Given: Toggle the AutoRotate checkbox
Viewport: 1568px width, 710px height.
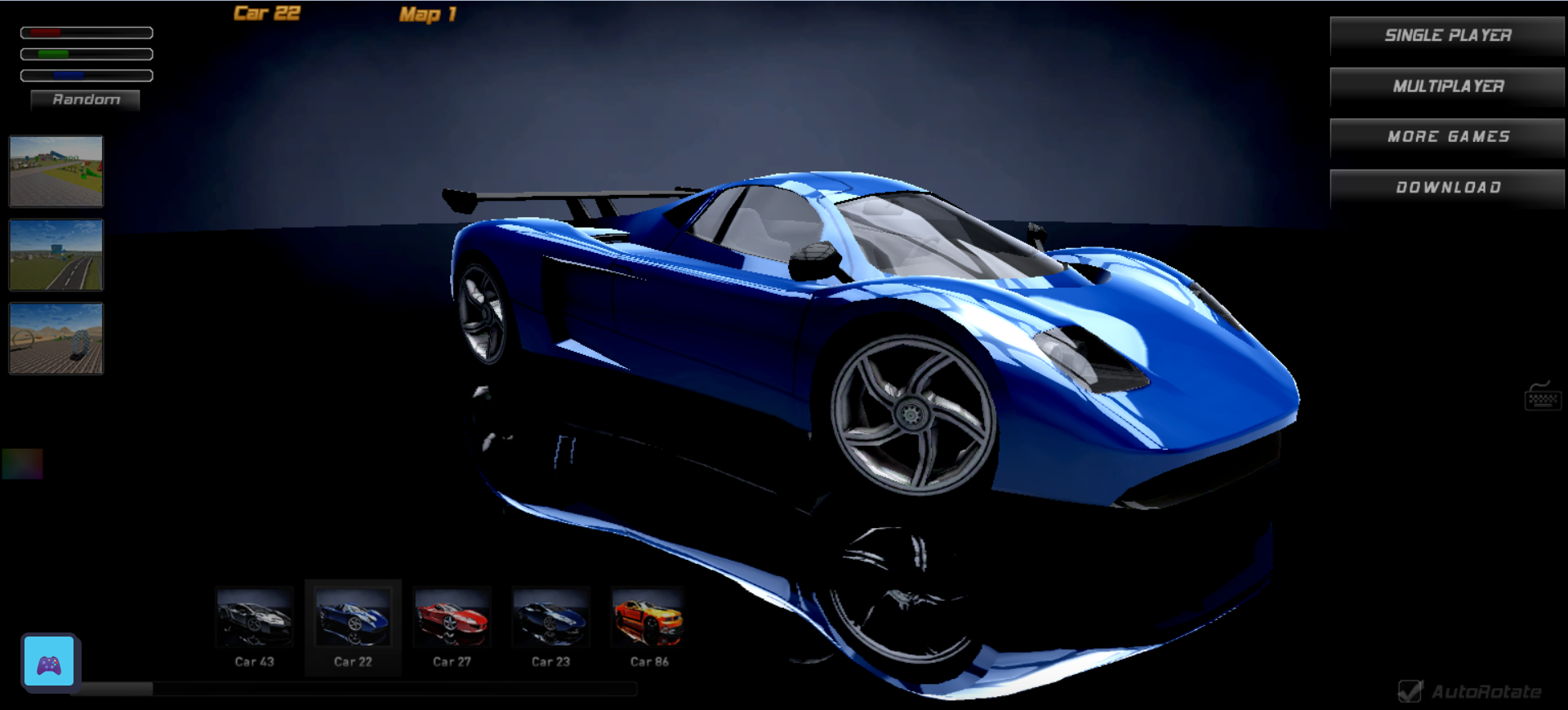Looking at the screenshot, I should pos(1410,690).
